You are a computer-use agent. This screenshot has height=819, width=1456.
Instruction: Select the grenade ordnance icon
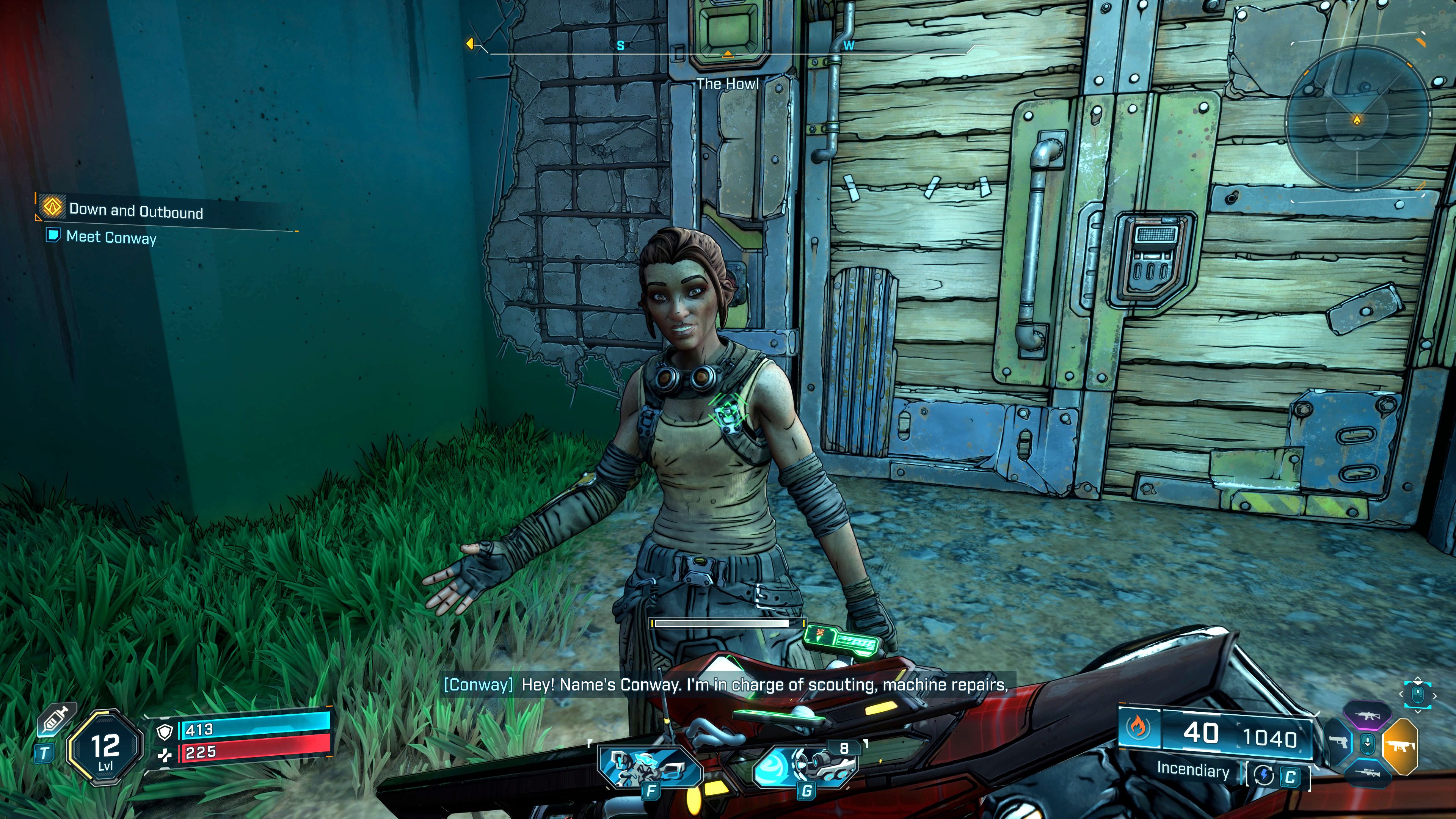pos(805,767)
